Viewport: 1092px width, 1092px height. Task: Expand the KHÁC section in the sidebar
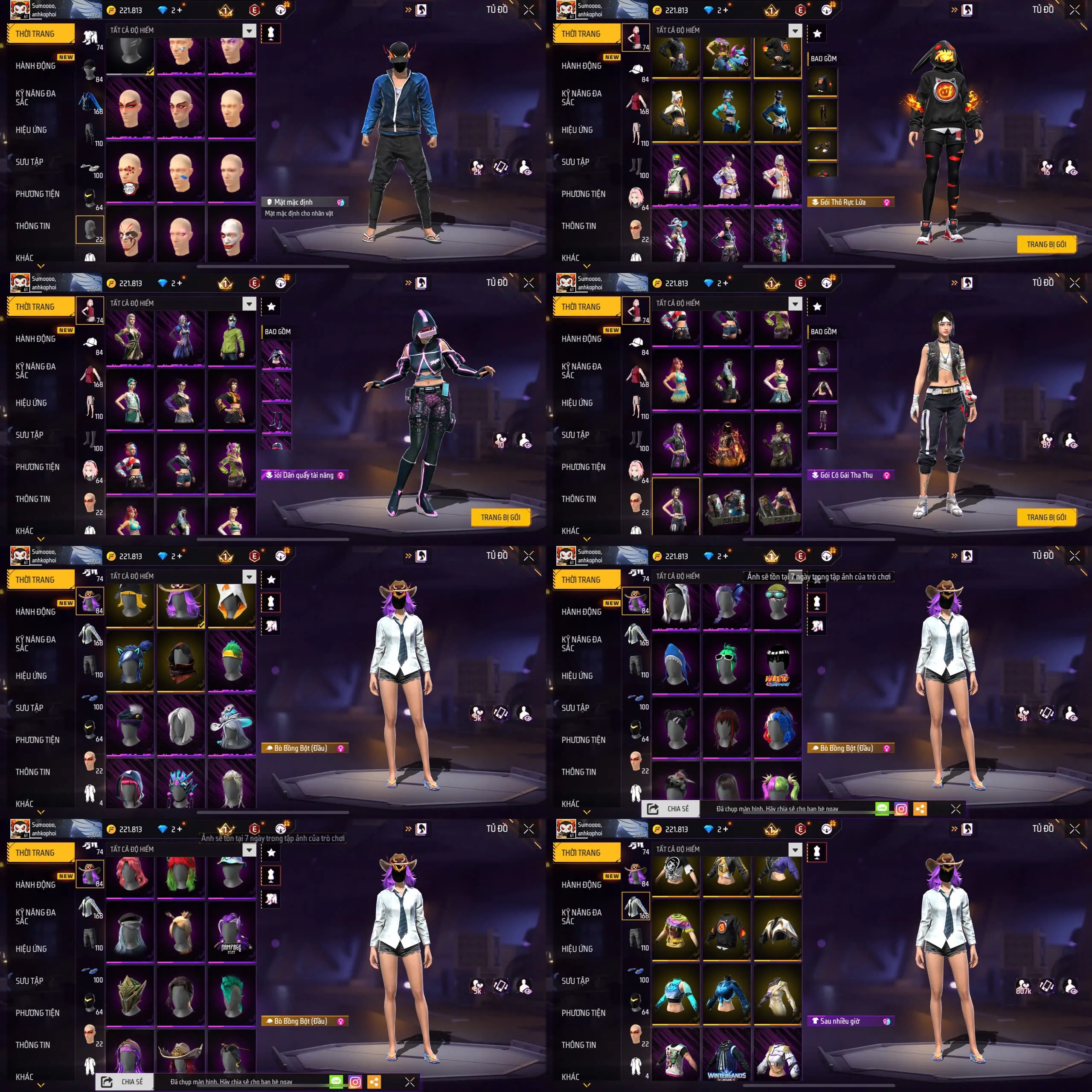pos(24,257)
